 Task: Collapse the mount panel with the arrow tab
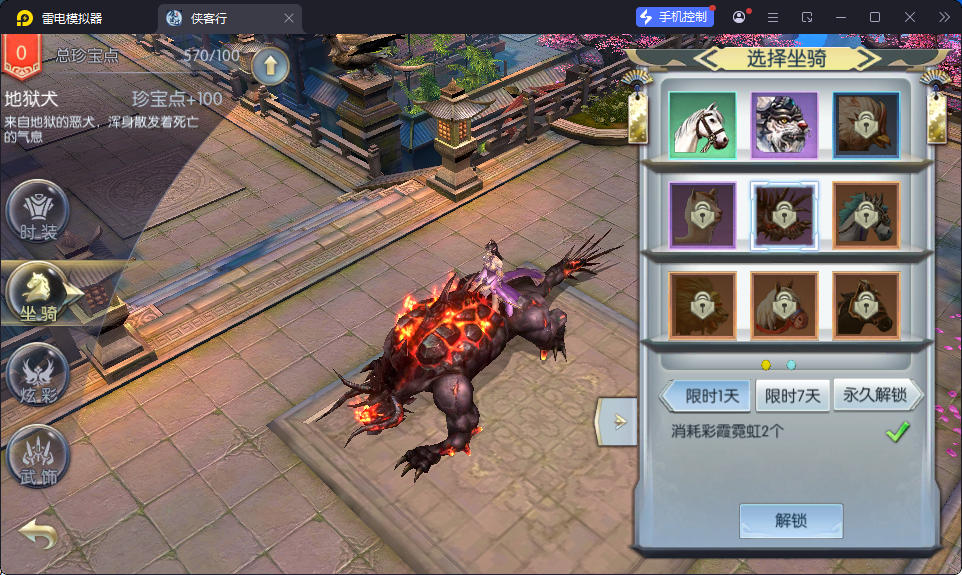click(617, 420)
